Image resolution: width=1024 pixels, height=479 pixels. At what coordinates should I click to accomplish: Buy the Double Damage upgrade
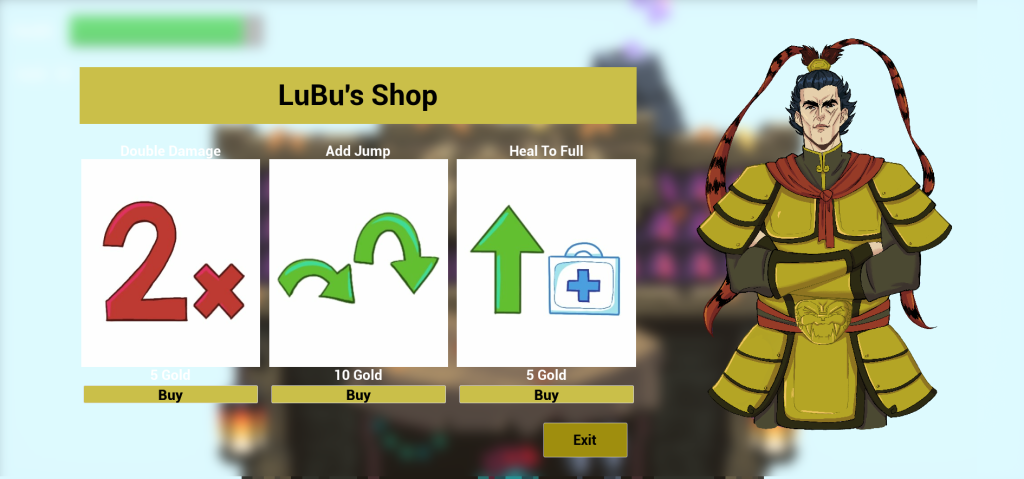point(170,395)
